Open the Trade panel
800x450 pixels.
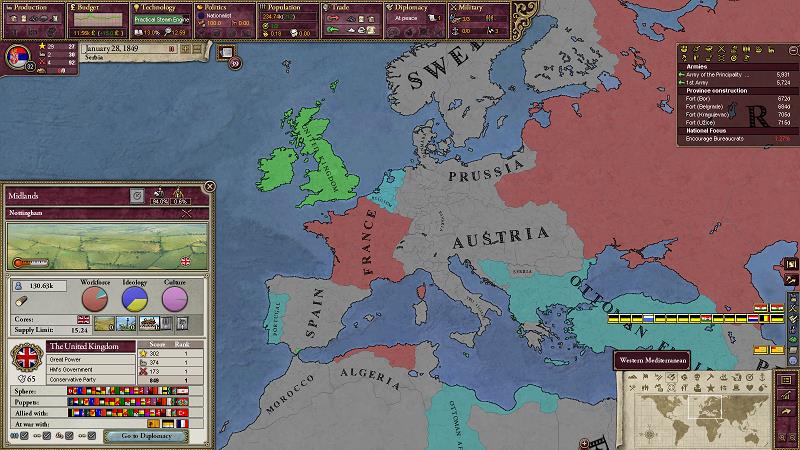pos(350,7)
